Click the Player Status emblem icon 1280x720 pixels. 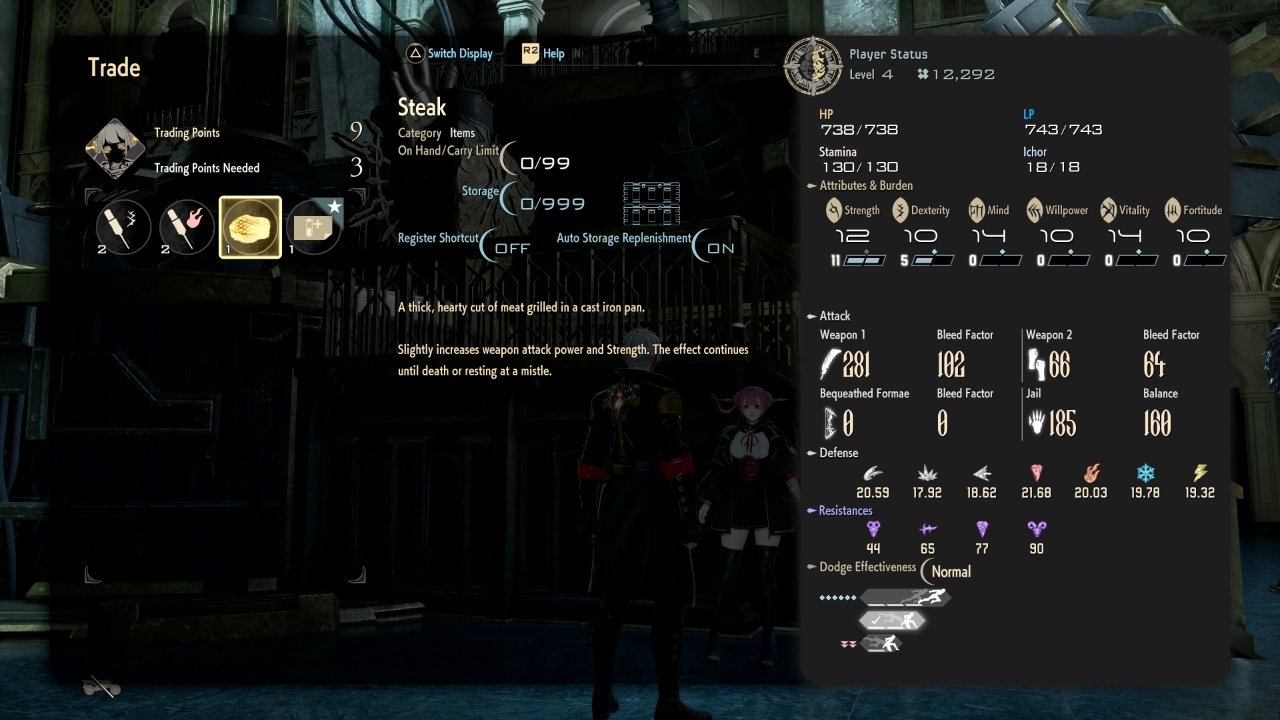pyautogui.click(x=813, y=65)
